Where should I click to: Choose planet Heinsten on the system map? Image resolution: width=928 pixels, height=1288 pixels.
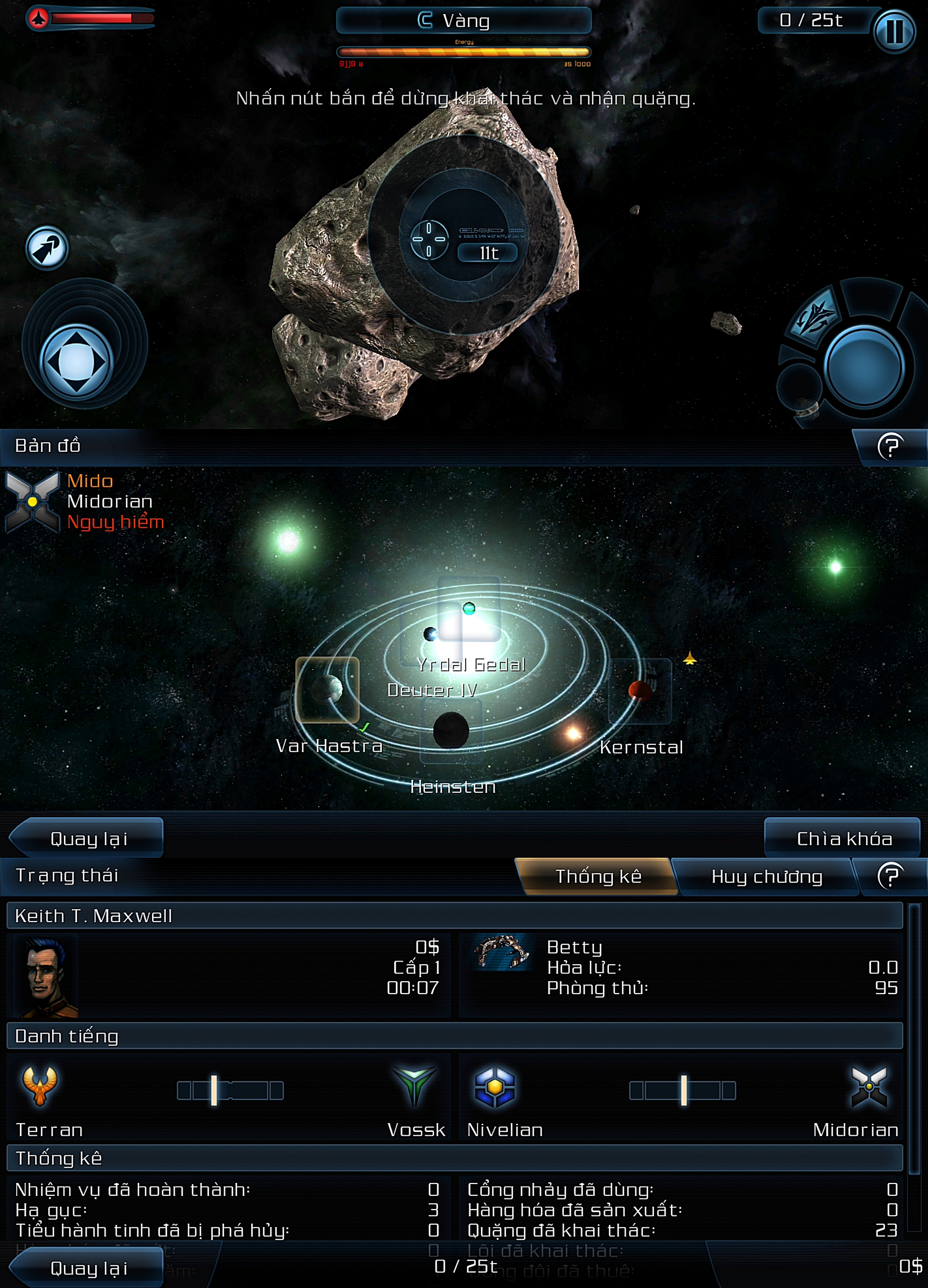[x=451, y=730]
